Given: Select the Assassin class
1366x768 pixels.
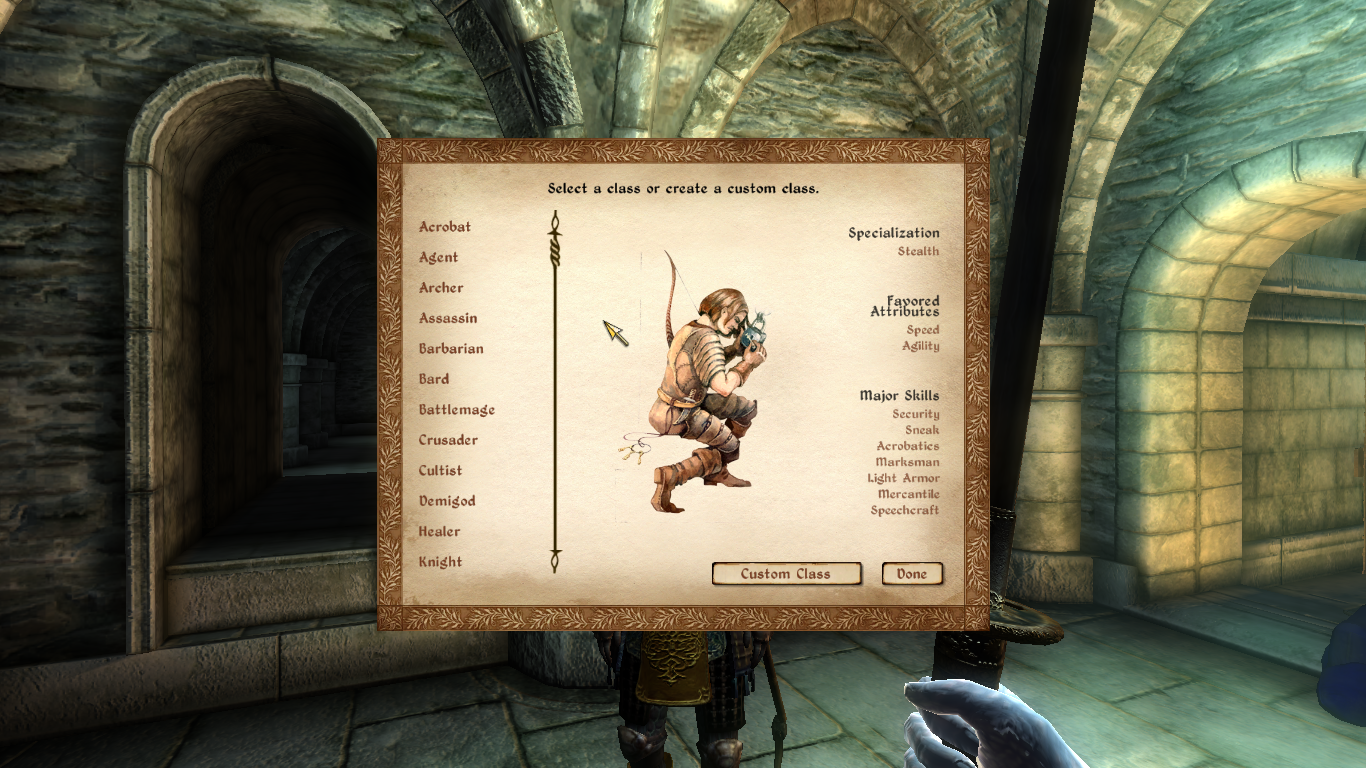Looking at the screenshot, I should [x=448, y=318].
